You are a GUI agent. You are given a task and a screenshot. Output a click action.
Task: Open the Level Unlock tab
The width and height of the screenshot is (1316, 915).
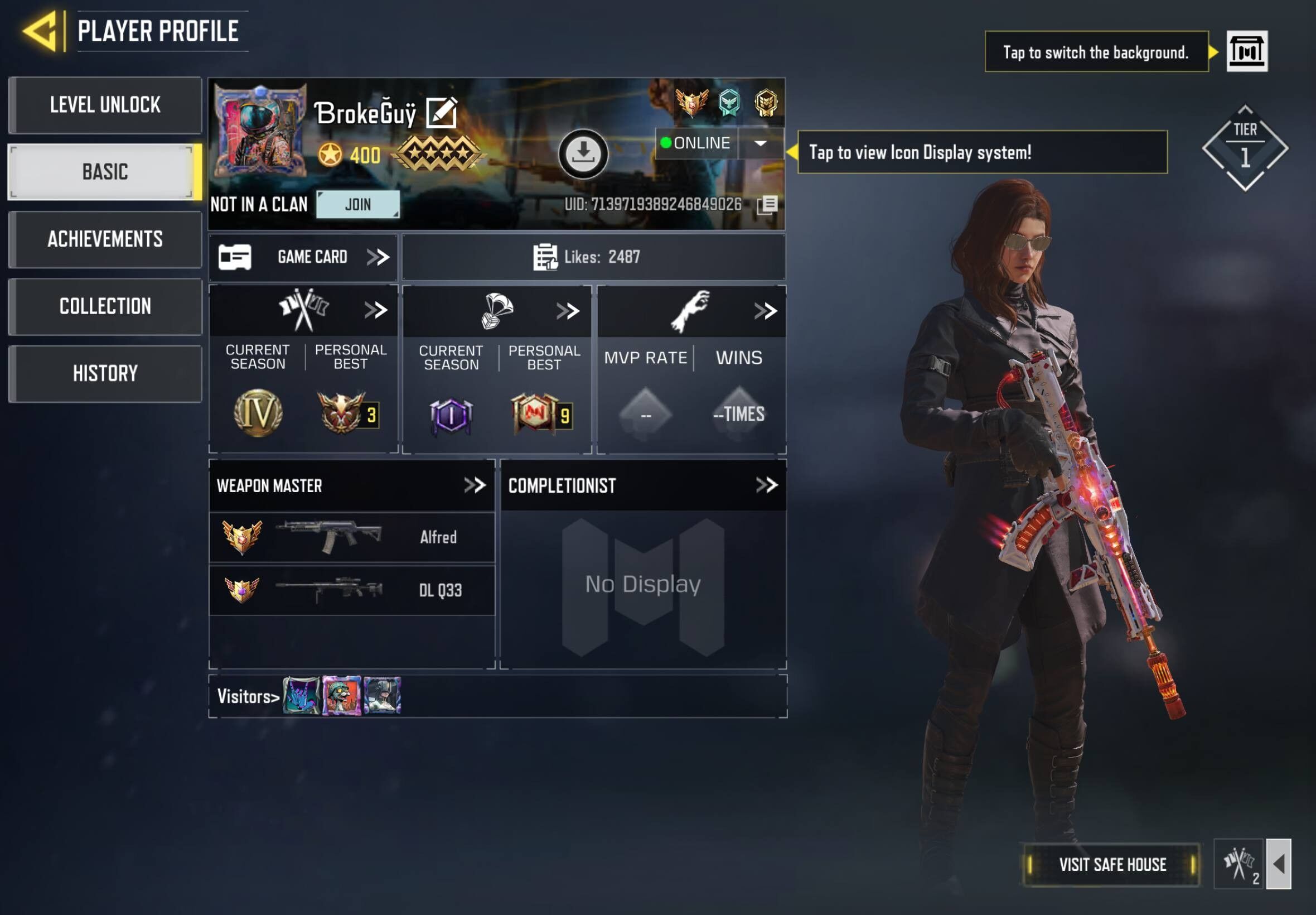[x=105, y=105]
